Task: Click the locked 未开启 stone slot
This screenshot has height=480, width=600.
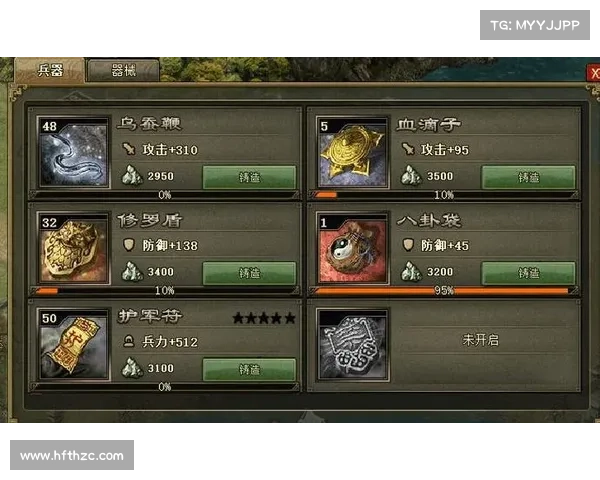Action: [352, 346]
